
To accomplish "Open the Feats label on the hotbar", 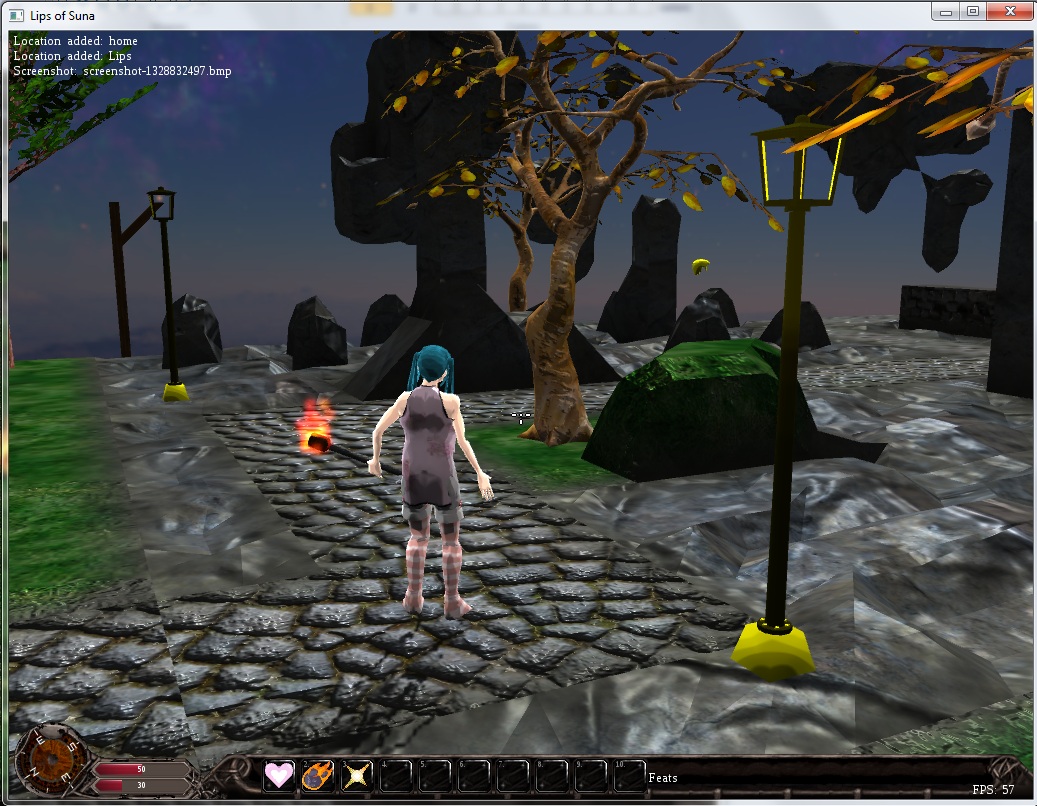I will coord(663,777).
